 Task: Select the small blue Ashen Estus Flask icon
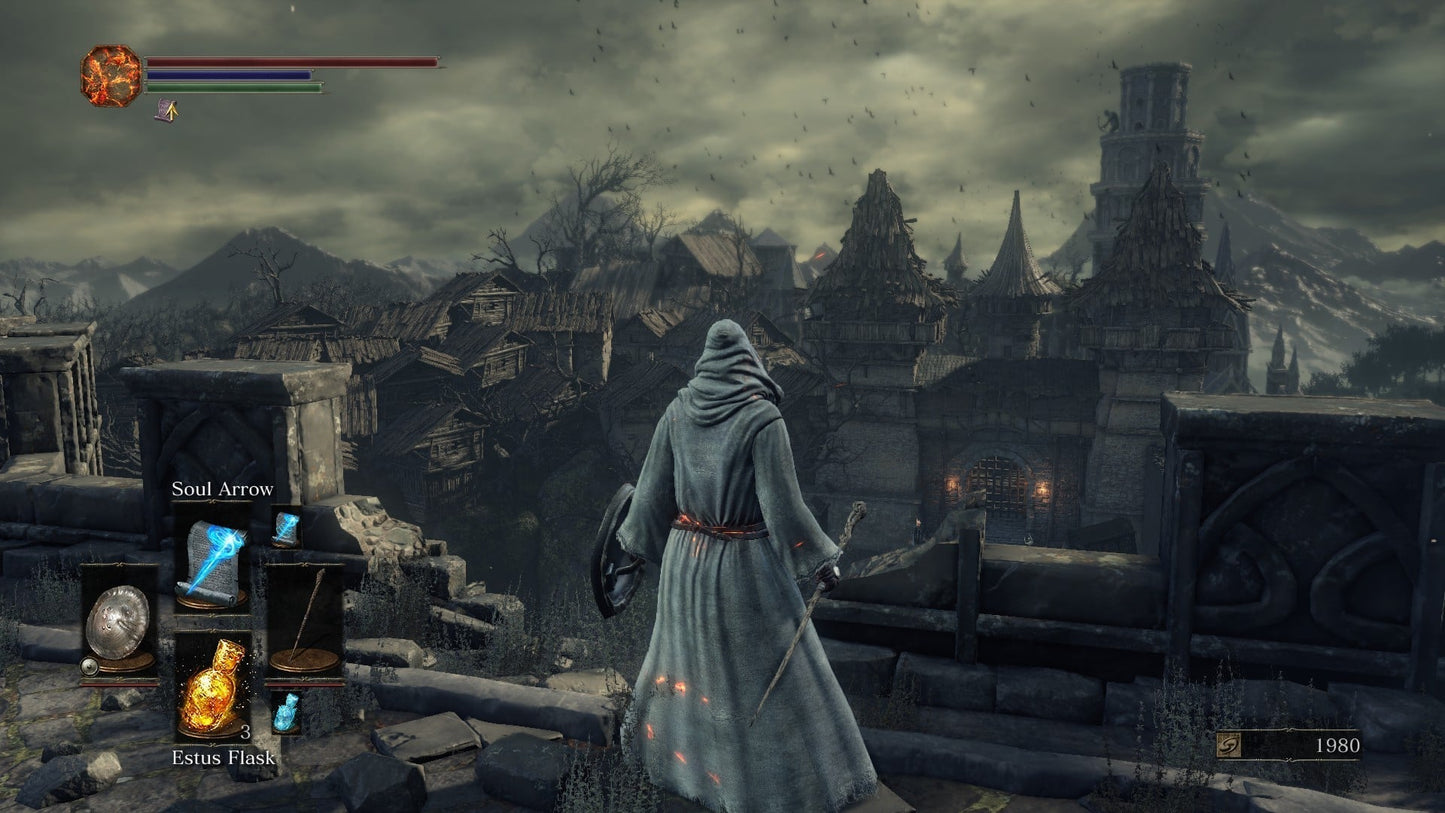[x=286, y=712]
